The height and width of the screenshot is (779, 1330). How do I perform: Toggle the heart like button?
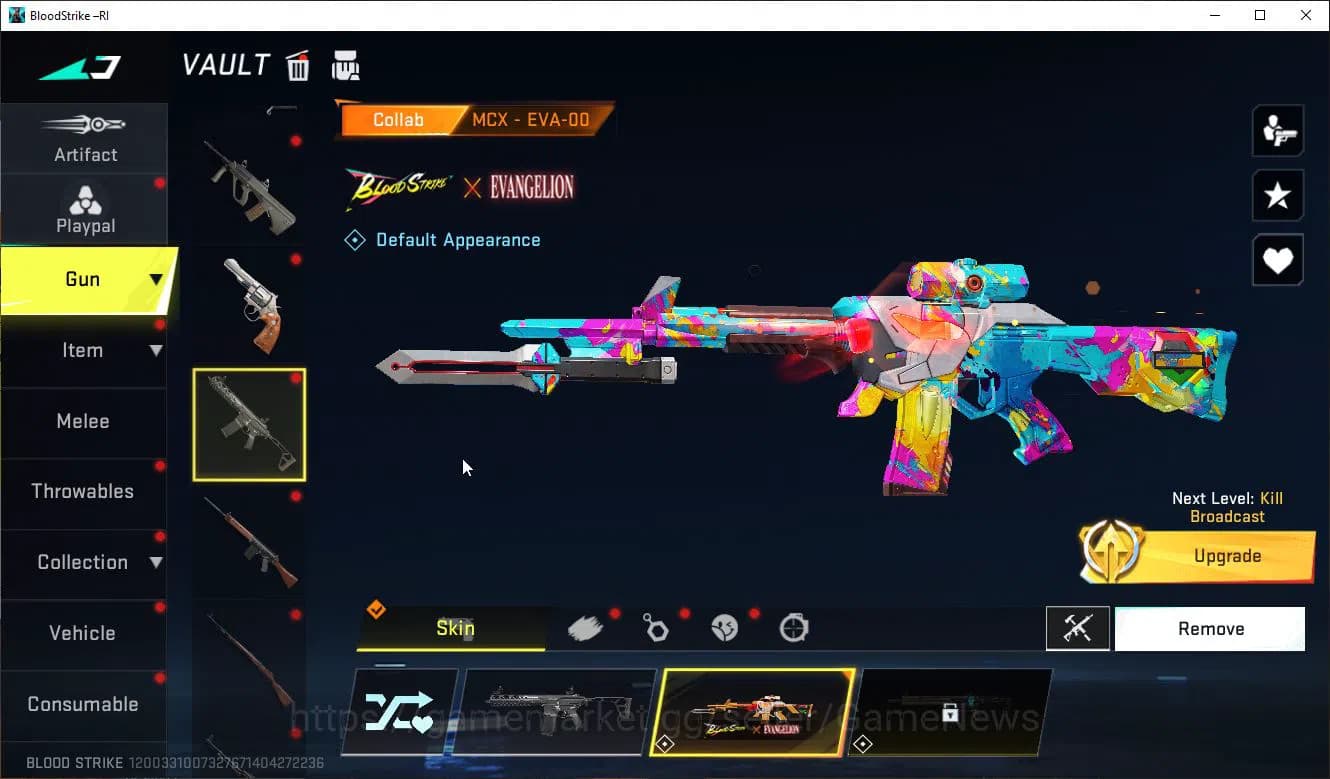[1277, 260]
